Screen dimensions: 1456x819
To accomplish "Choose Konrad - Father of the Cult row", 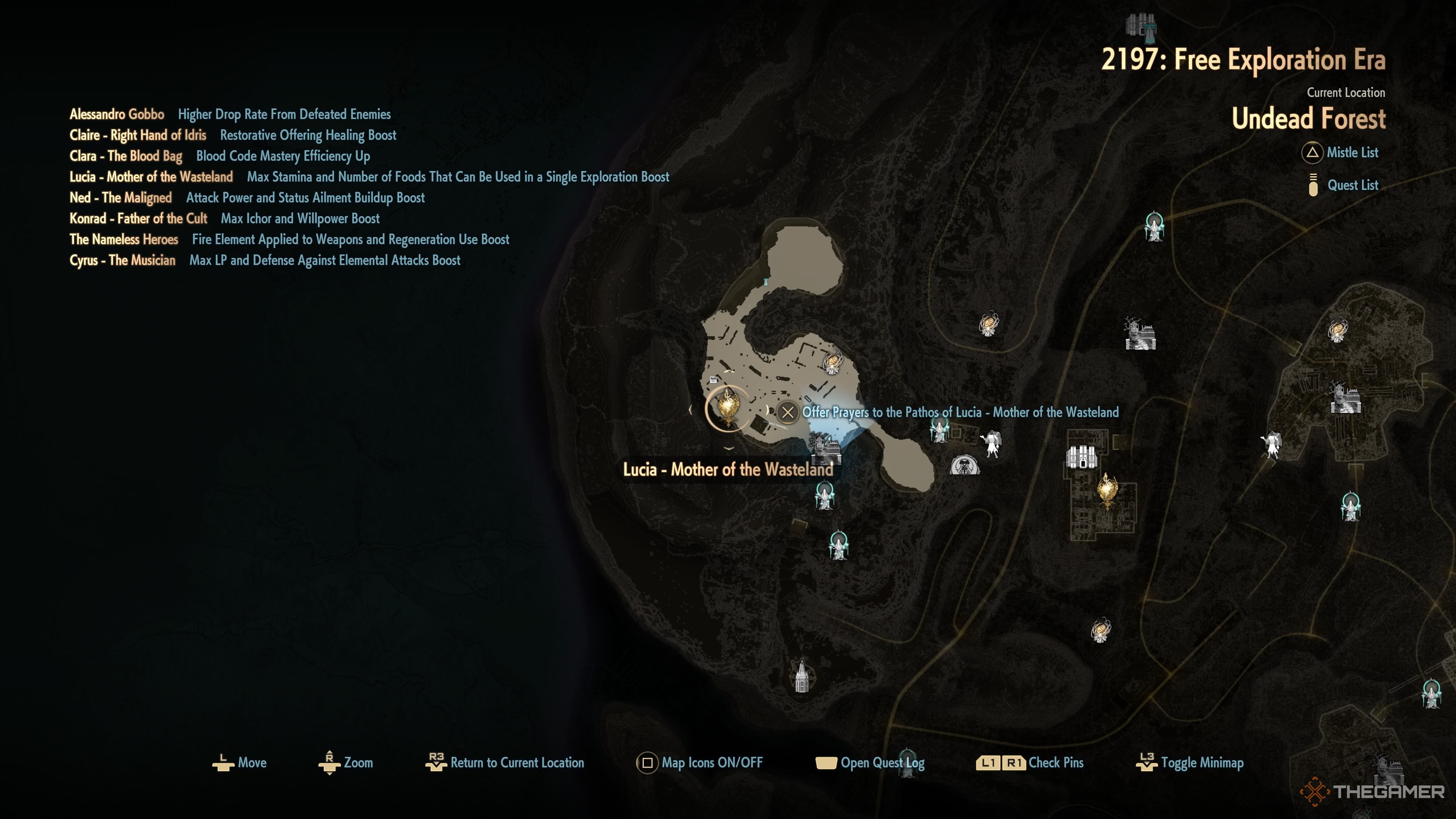I will pos(138,219).
